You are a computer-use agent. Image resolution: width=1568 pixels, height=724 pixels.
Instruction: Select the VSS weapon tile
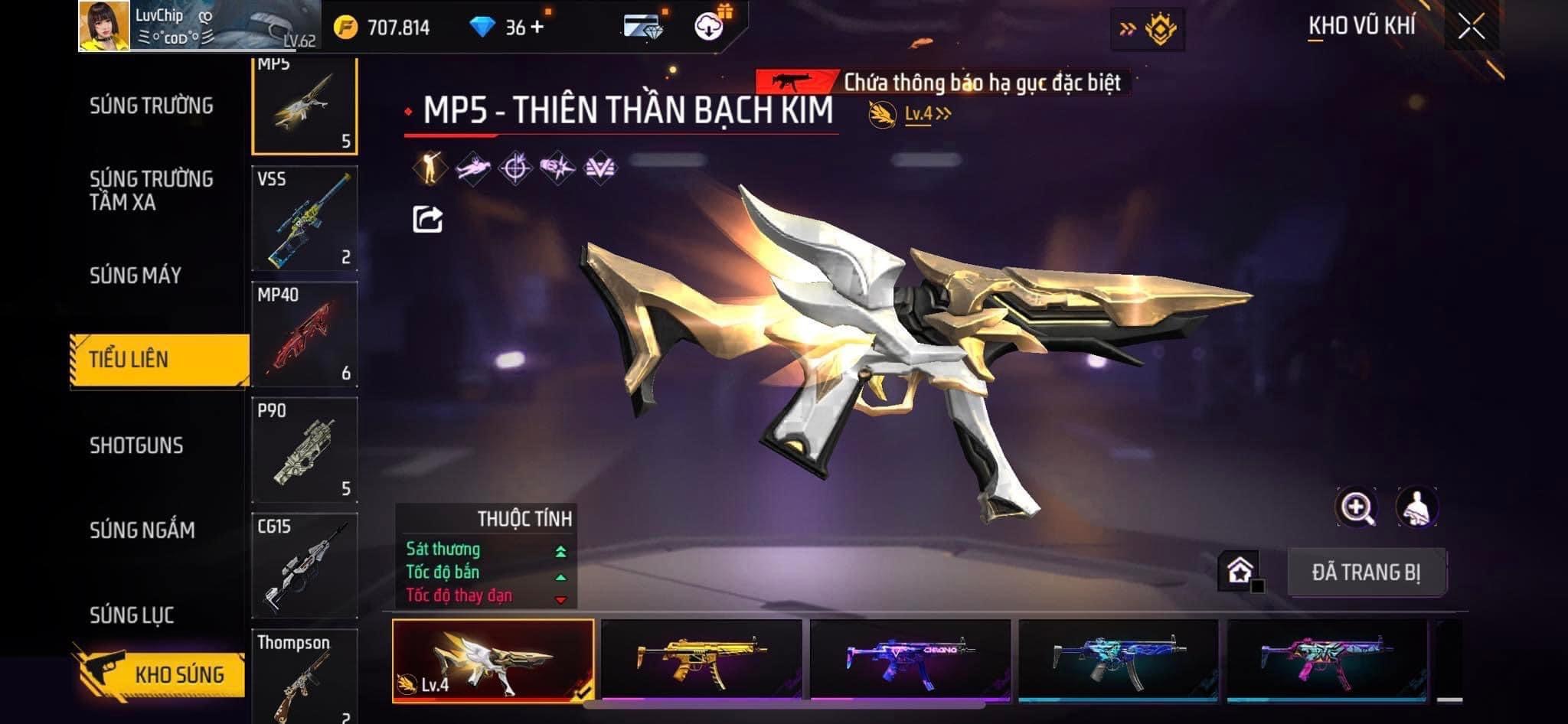click(x=305, y=218)
